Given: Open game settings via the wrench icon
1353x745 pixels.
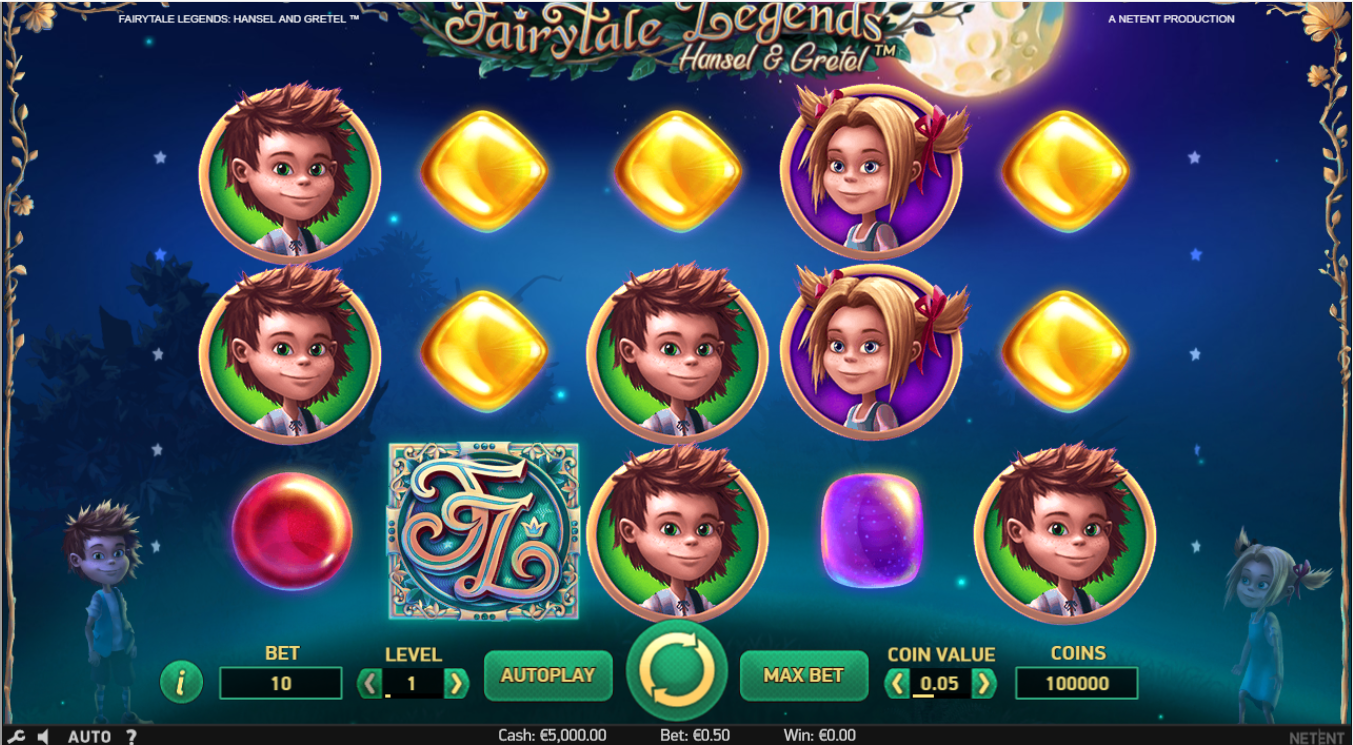Looking at the screenshot, I should pyautogui.click(x=17, y=737).
